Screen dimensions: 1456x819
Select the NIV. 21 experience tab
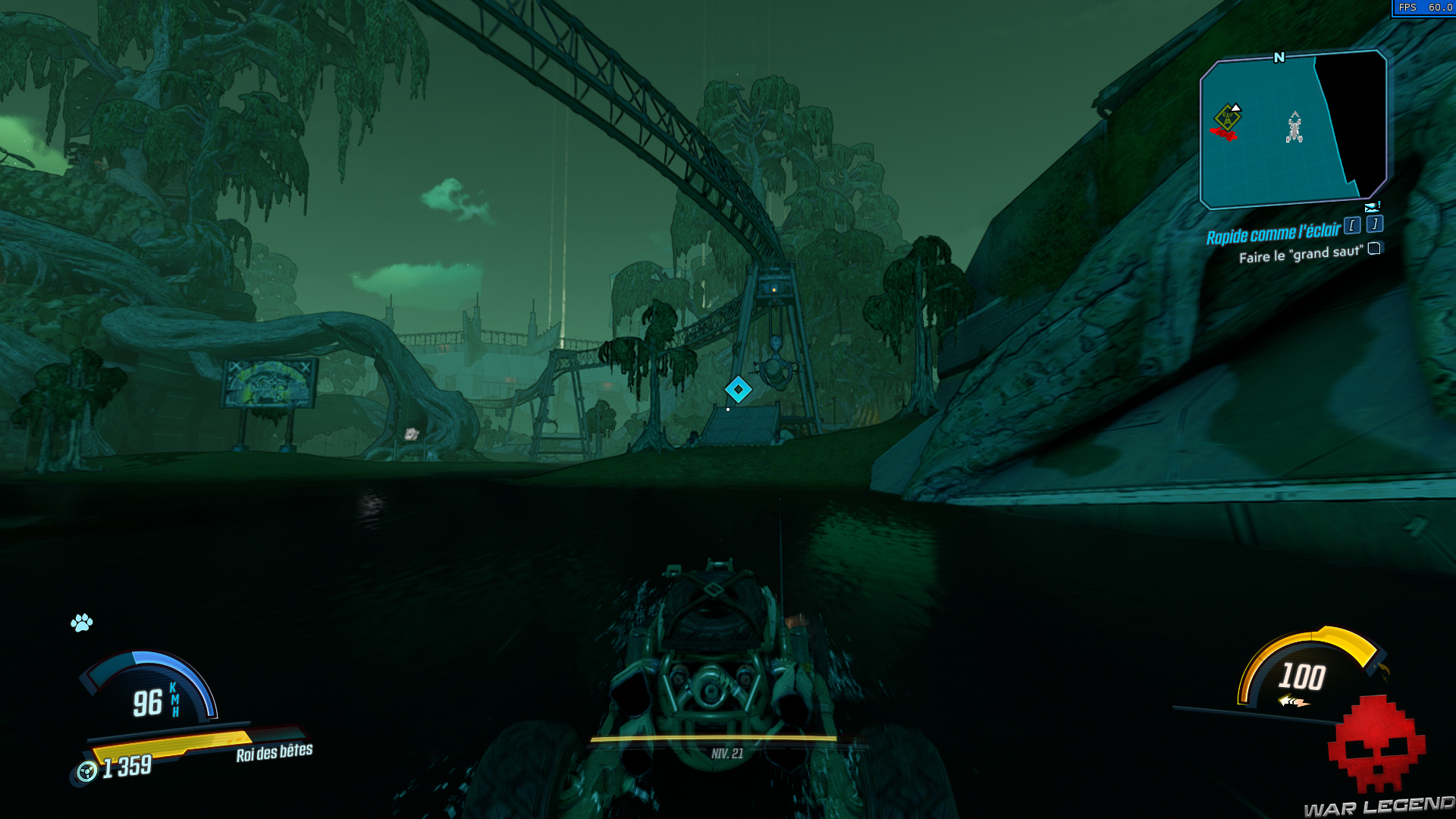726,752
